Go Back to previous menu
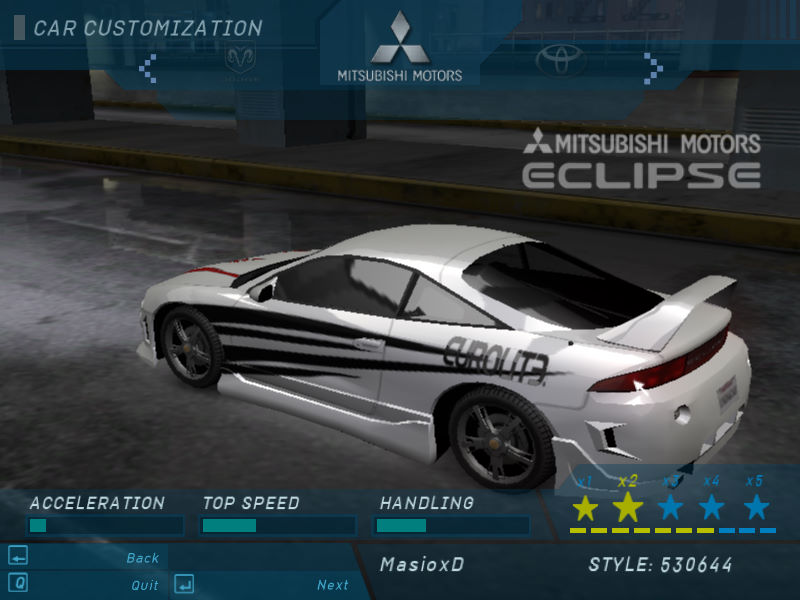This screenshot has height=600, width=800. [x=142, y=558]
